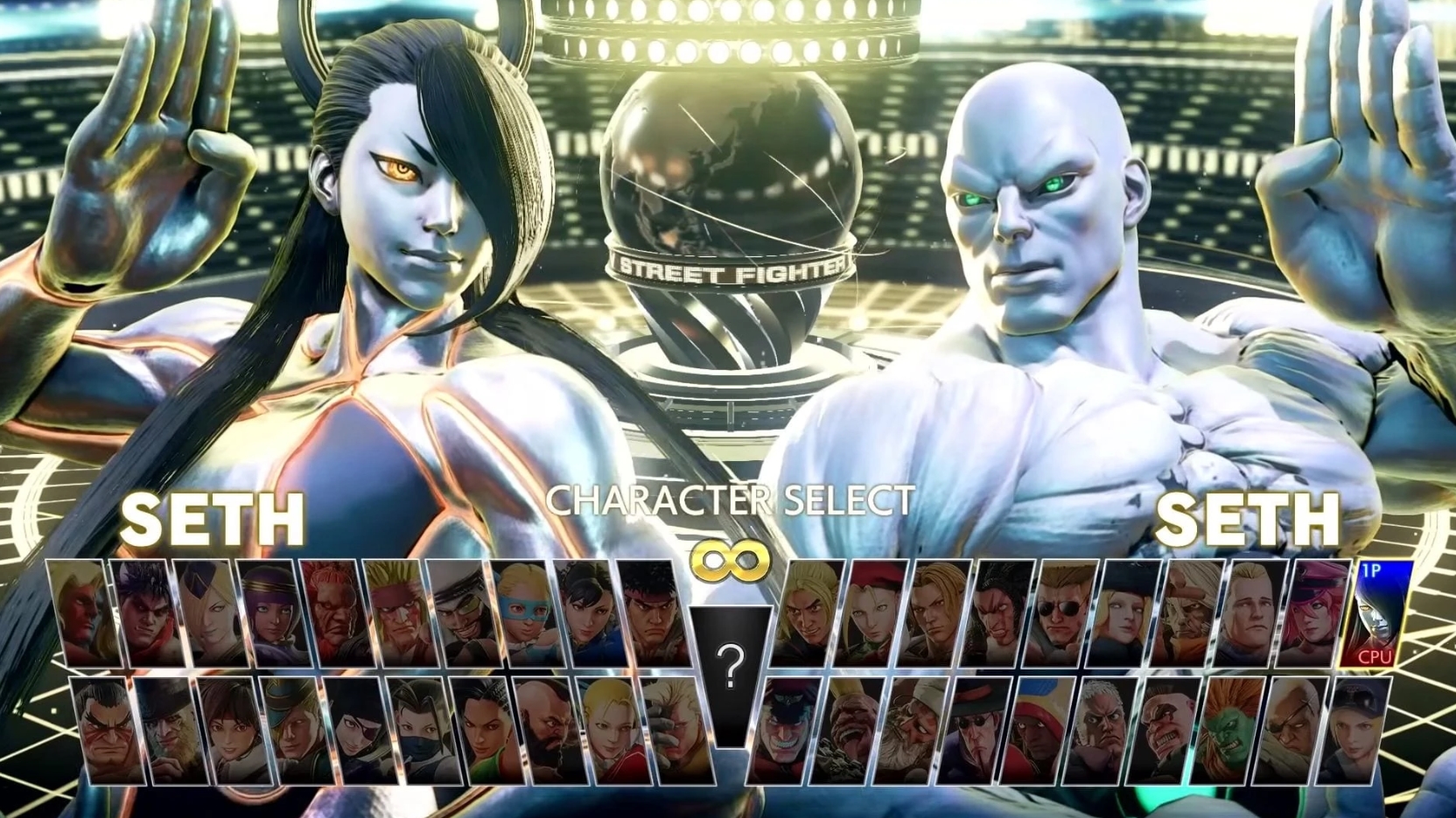Image resolution: width=1456 pixels, height=818 pixels.
Task: Select Karin in the lower left row
Action: tap(607, 730)
